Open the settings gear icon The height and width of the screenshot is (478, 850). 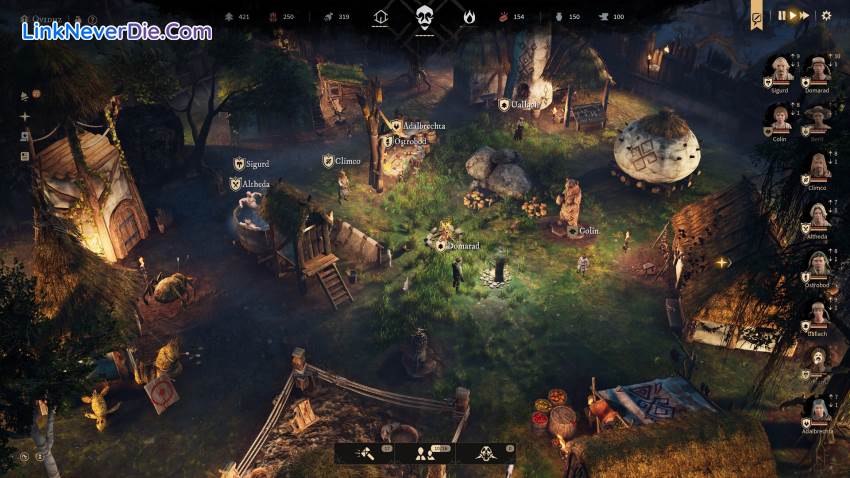(826, 15)
